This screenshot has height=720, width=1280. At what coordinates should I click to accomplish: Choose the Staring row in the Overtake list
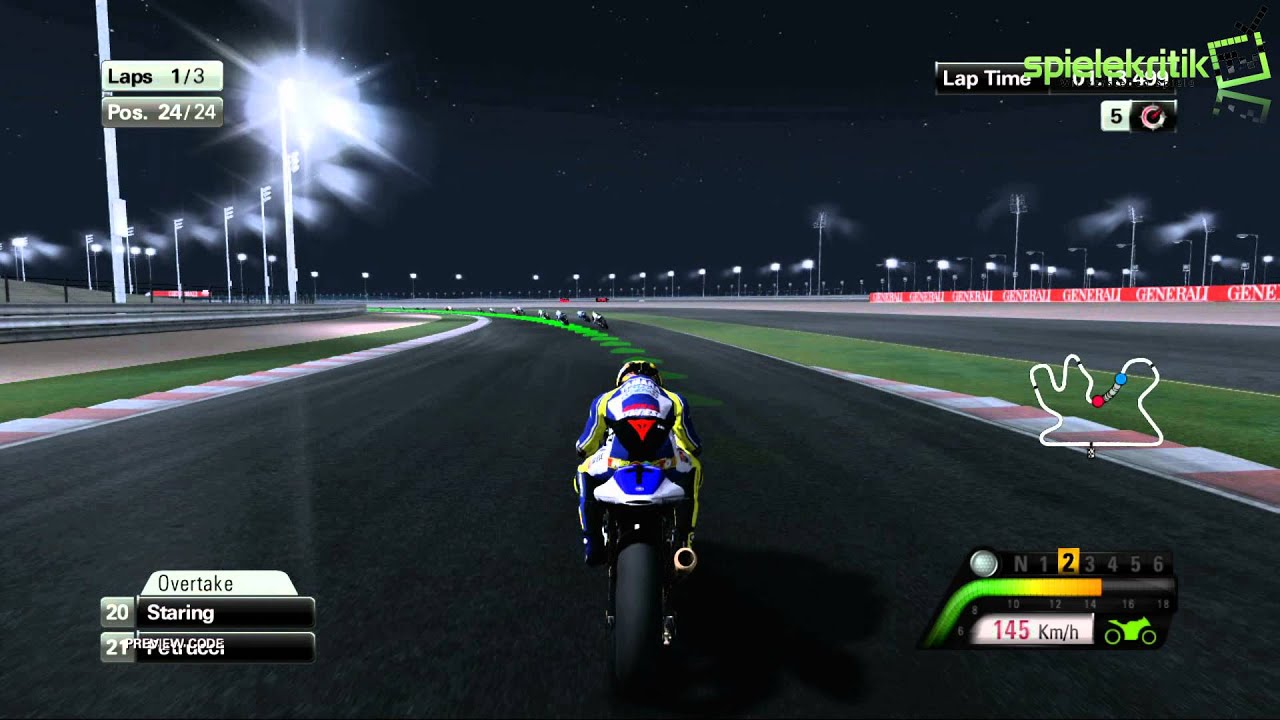click(208, 613)
